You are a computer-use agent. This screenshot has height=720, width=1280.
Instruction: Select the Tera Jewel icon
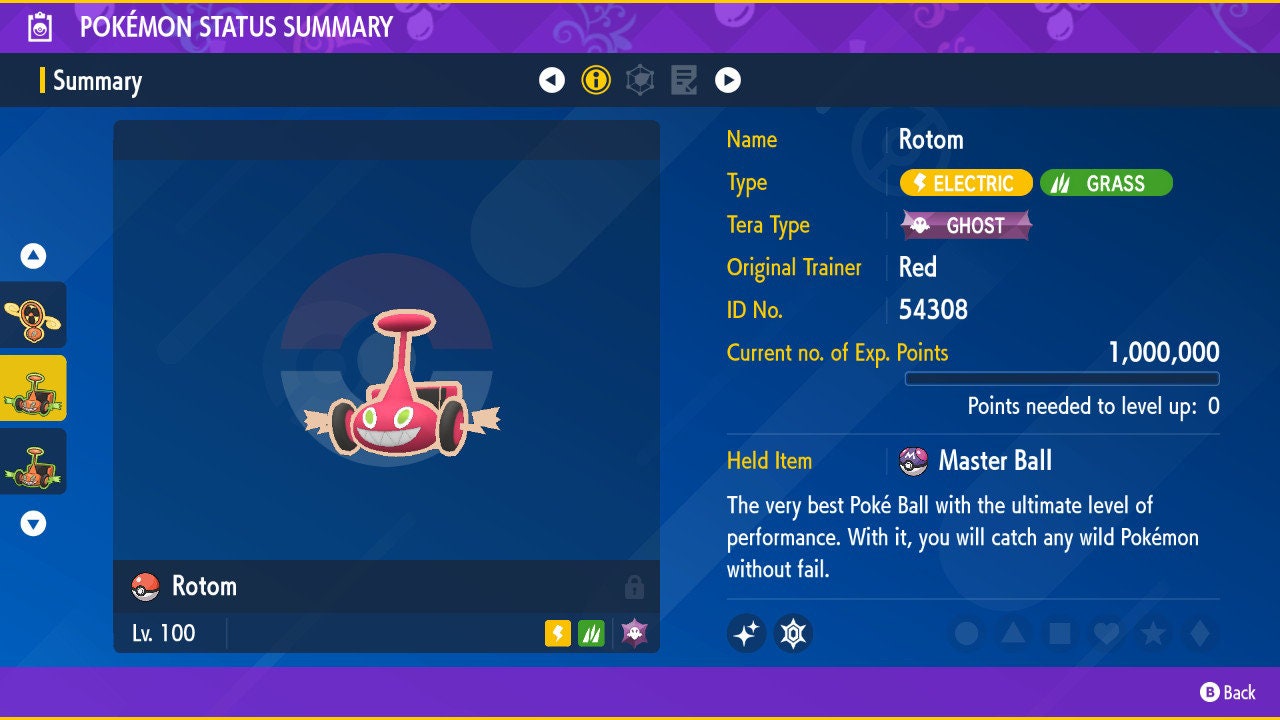point(793,633)
